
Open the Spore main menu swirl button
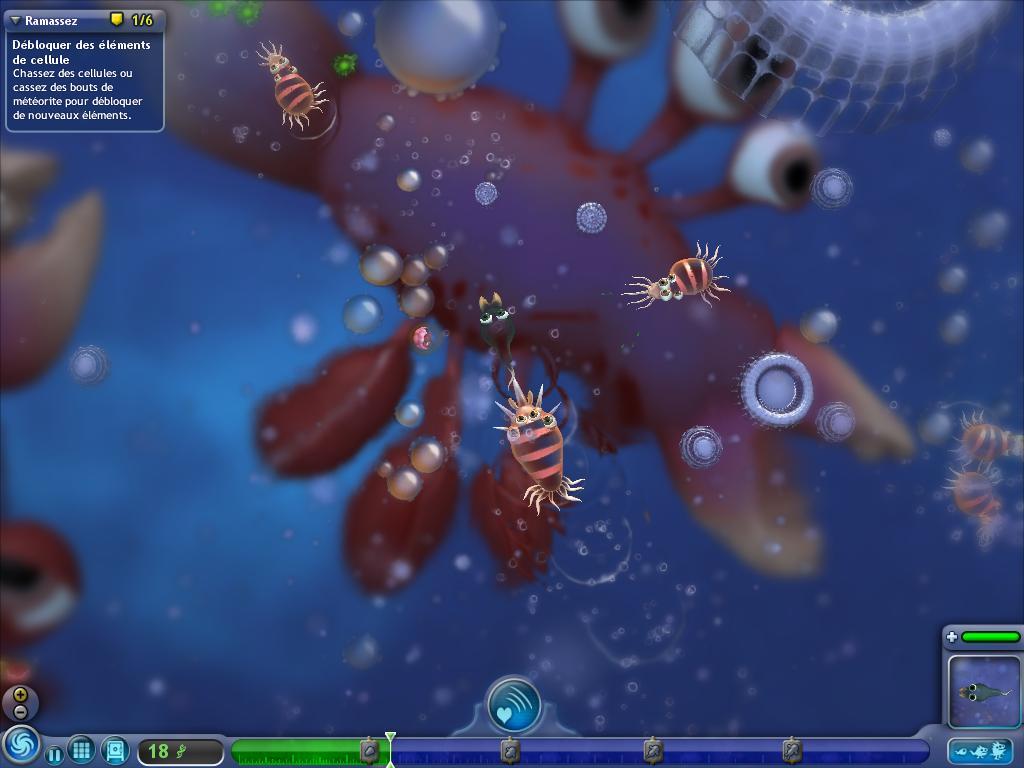18,747
